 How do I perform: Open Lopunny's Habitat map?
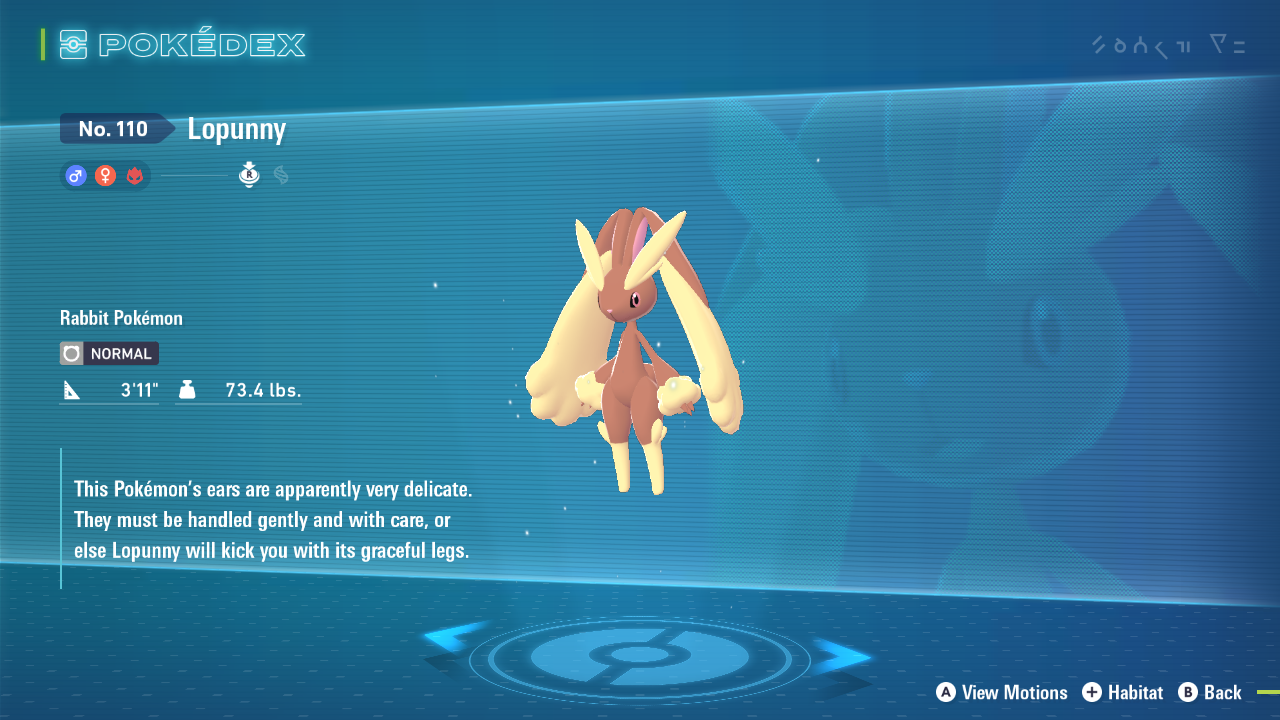point(1122,692)
